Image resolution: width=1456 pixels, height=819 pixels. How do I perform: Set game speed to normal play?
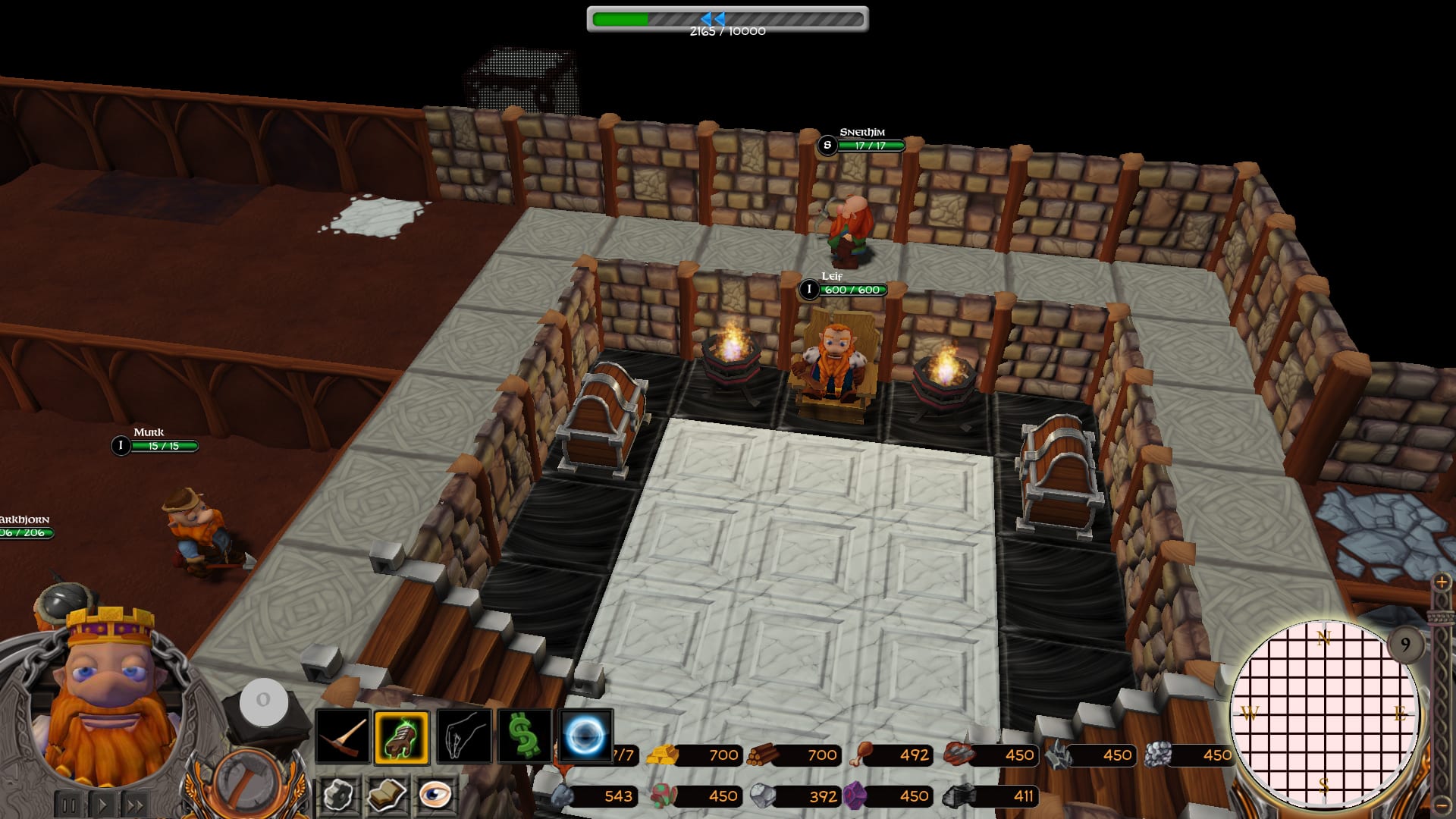tap(103, 805)
